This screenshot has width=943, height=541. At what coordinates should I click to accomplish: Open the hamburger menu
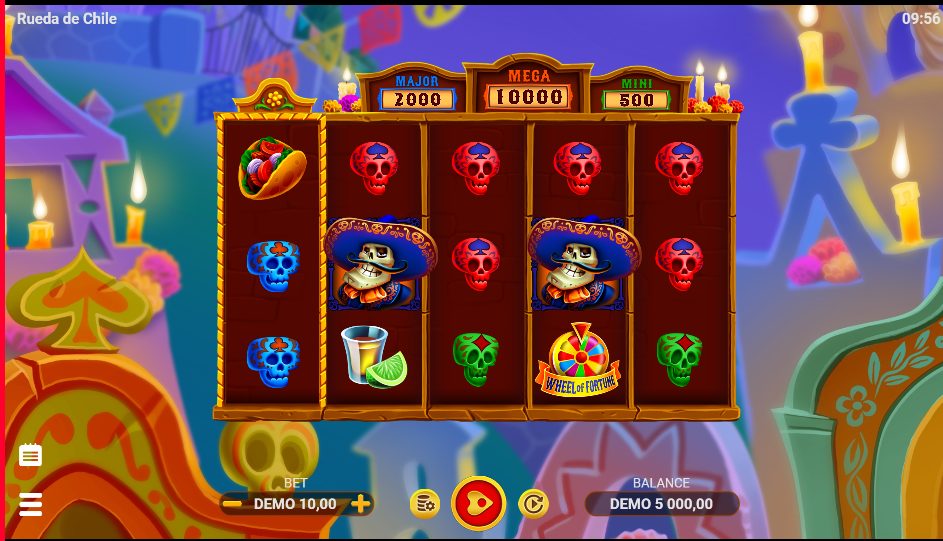tap(31, 504)
